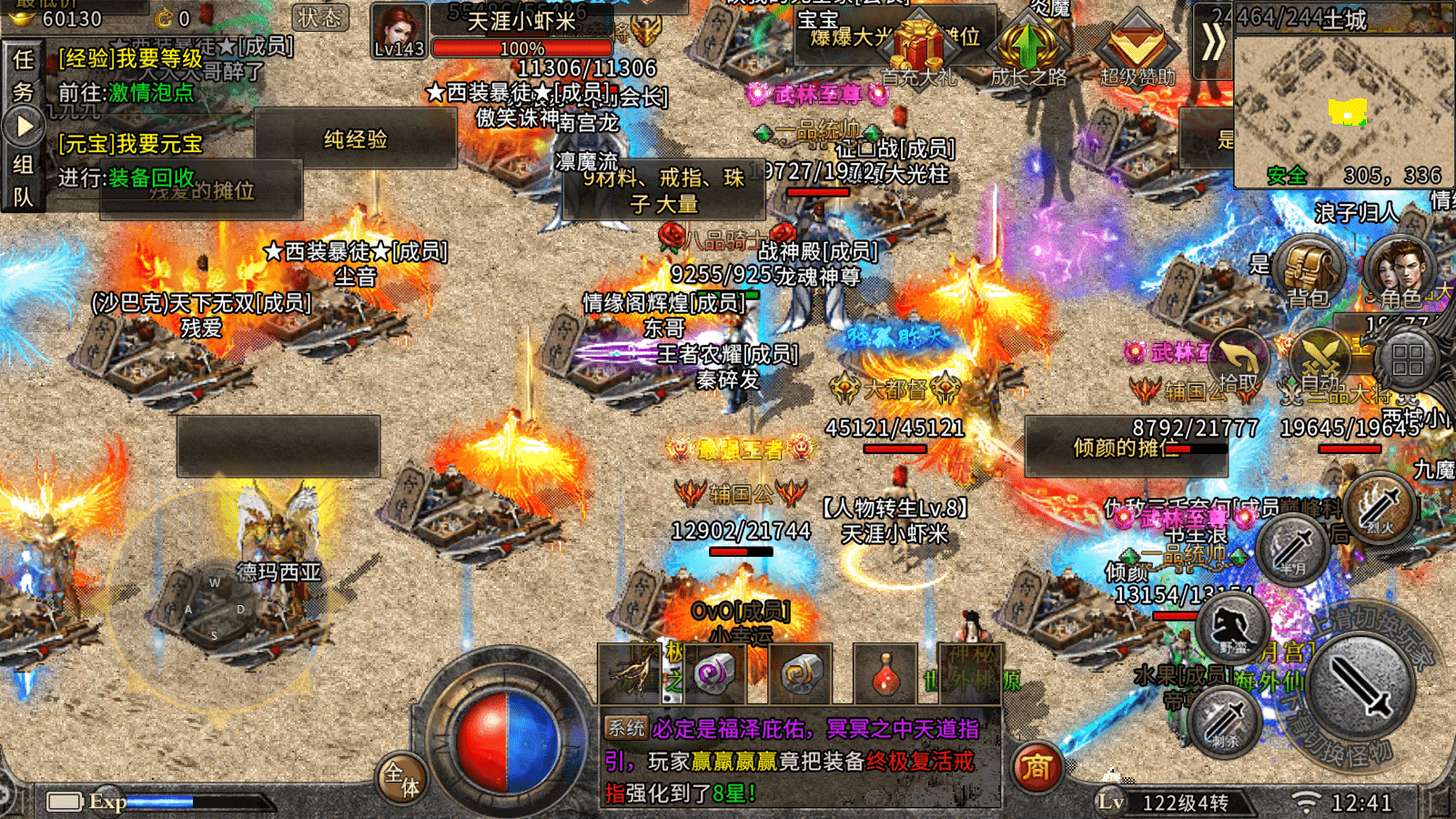This screenshot has height=819, width=1456.
Task: Use the 野蛮 charge skill
Action: coord(1233,628)
